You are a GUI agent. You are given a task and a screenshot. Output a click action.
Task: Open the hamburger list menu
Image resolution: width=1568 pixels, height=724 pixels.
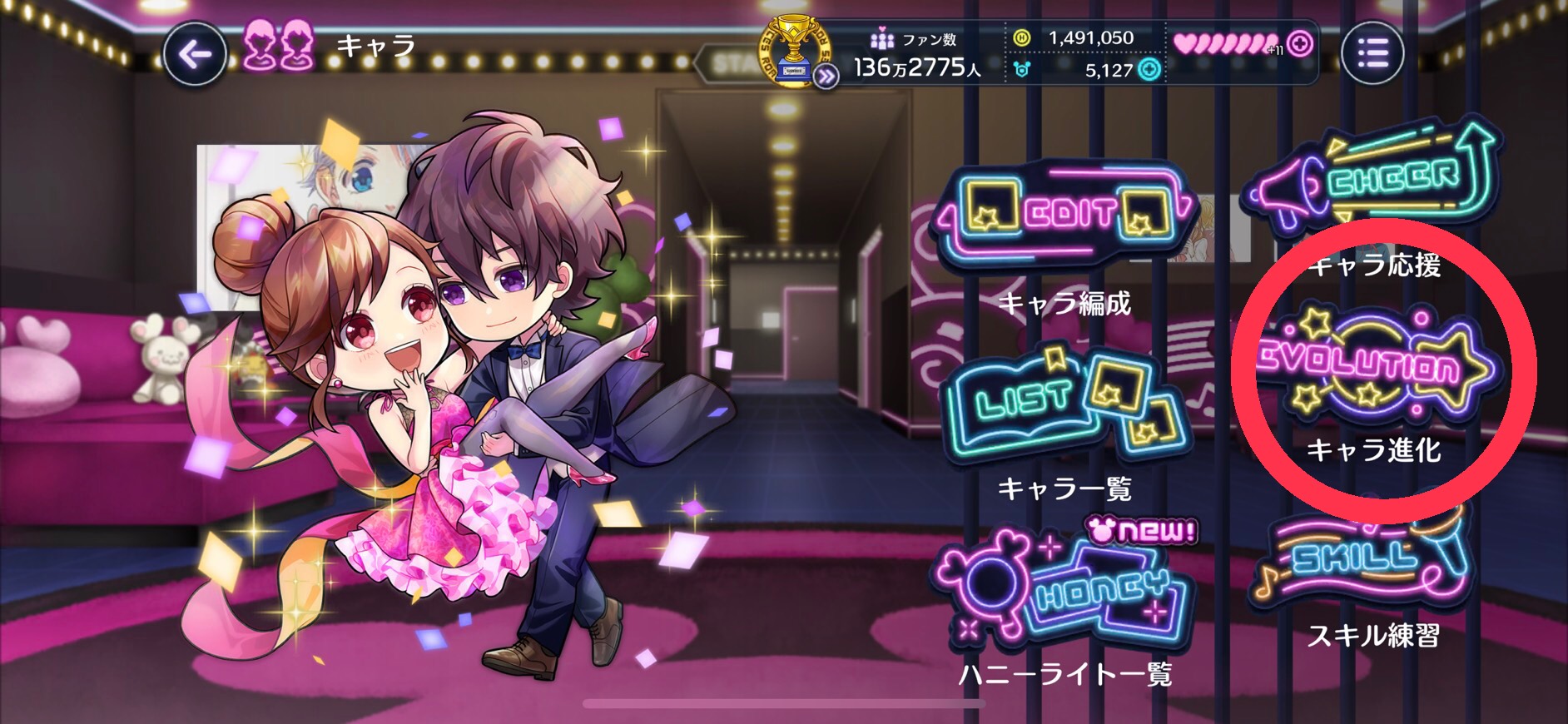click(x=1372, y=53)
